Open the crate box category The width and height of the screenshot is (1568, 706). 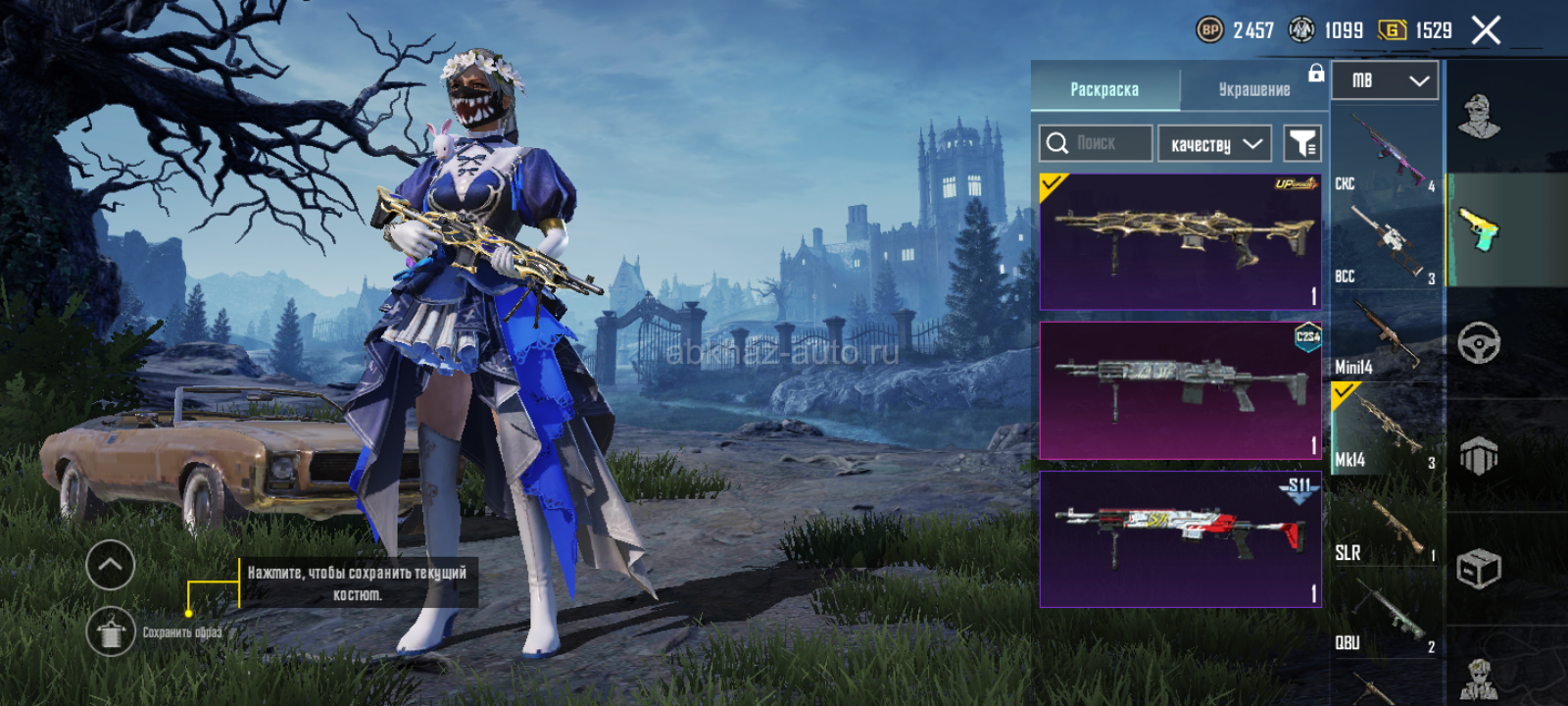[x=1479, y=569]
